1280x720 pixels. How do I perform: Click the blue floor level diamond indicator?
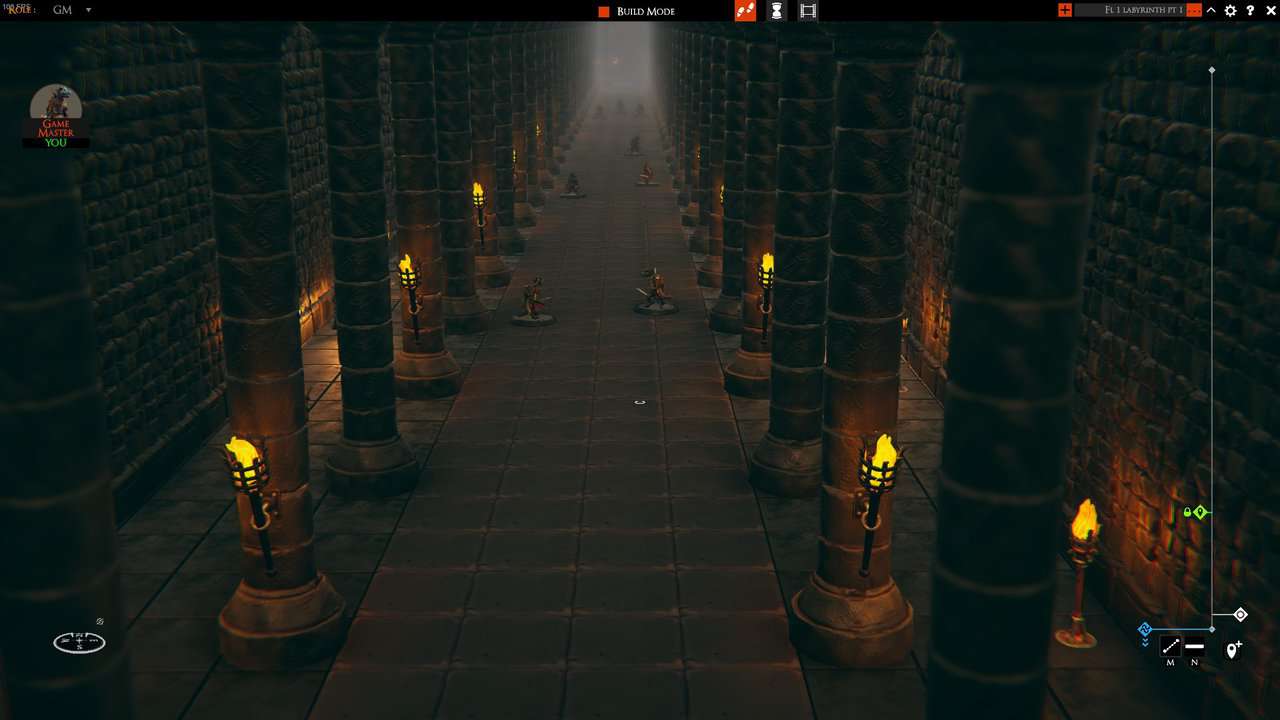[1145, 629]
